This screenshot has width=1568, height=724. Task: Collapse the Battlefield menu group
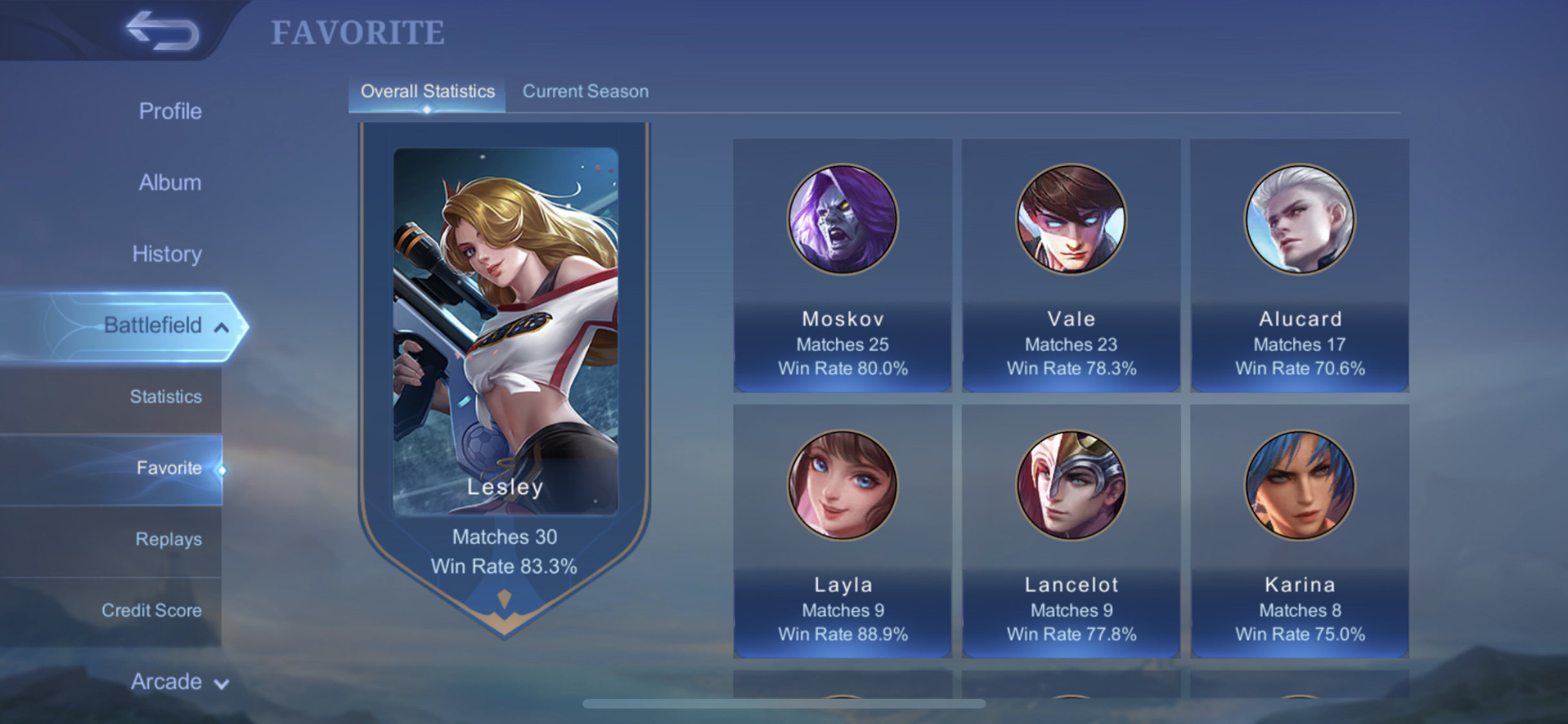165,326
